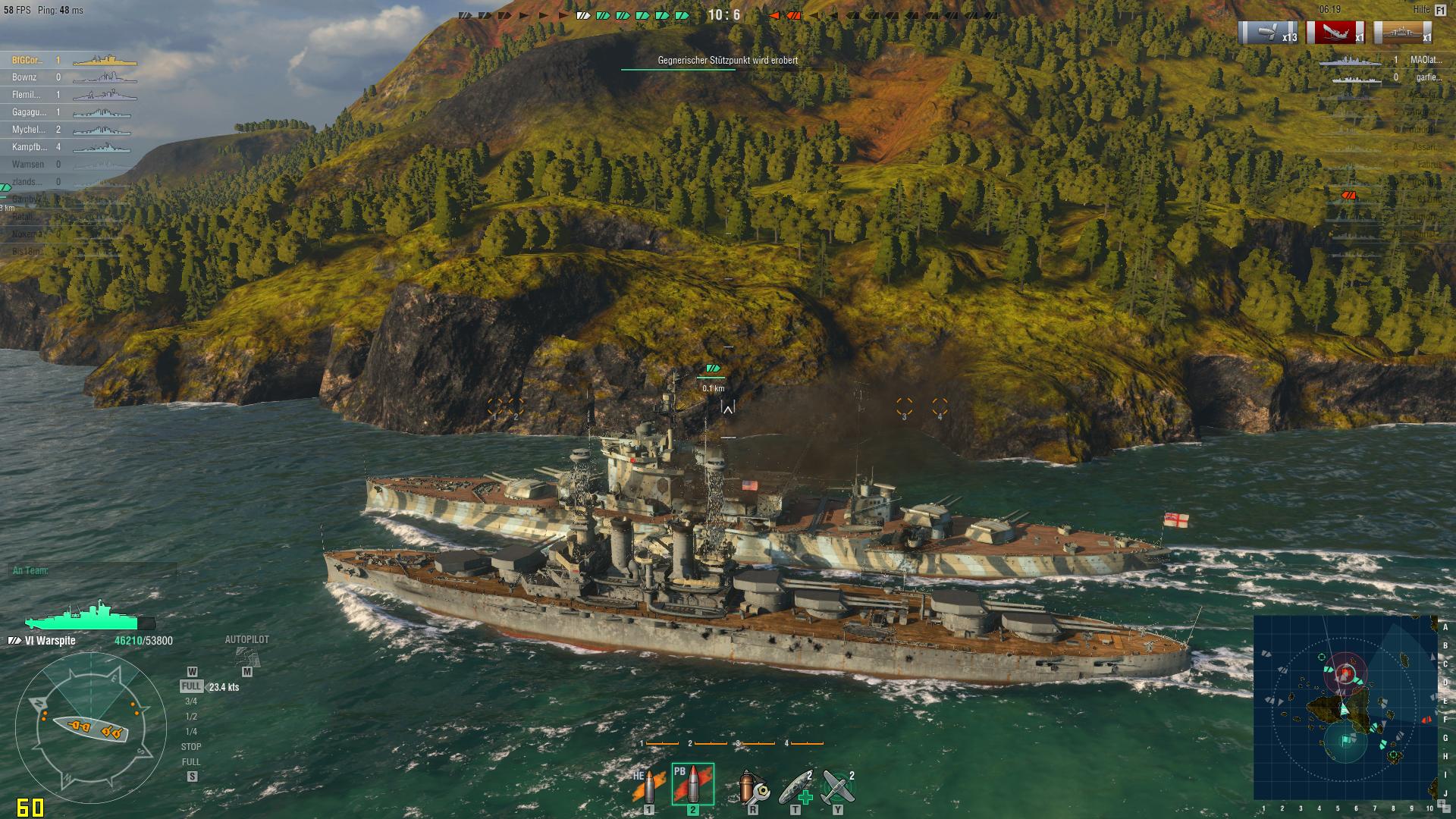Set throttle to 3/4 speed
Screen dimensions: 1456x819
[x=191, y=701]
